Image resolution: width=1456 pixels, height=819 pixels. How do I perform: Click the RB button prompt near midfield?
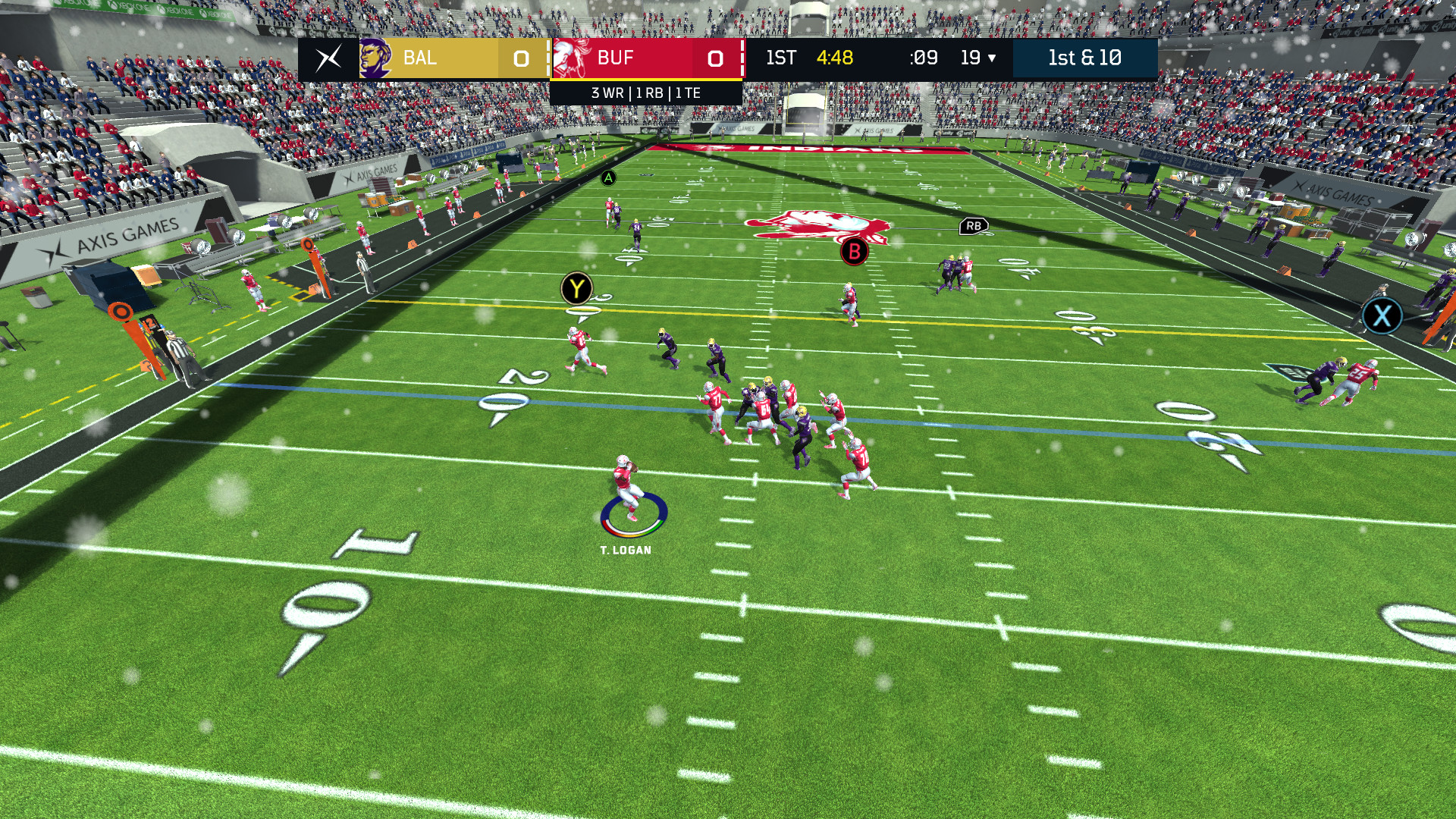[x=974, y=224]
